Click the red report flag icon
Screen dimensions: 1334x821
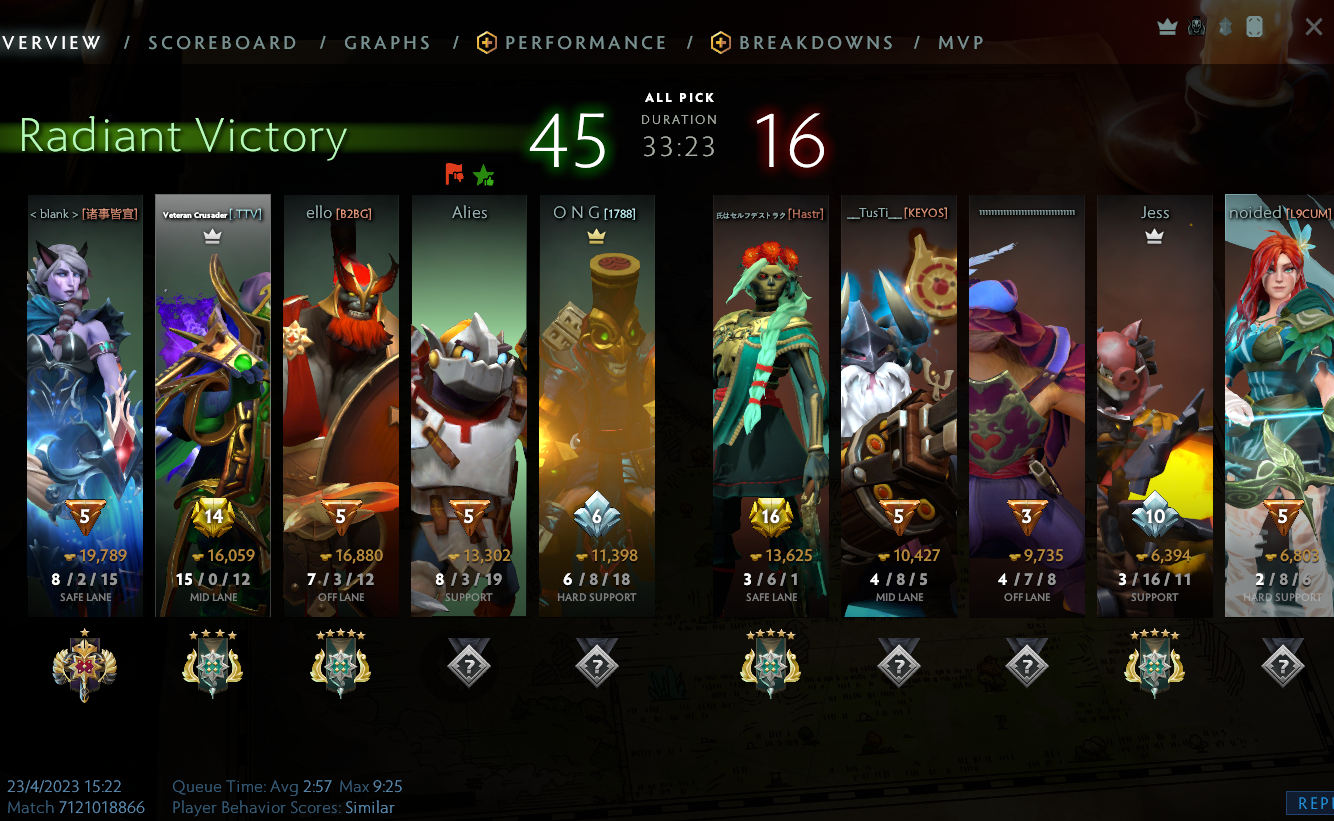click(454, 174)
